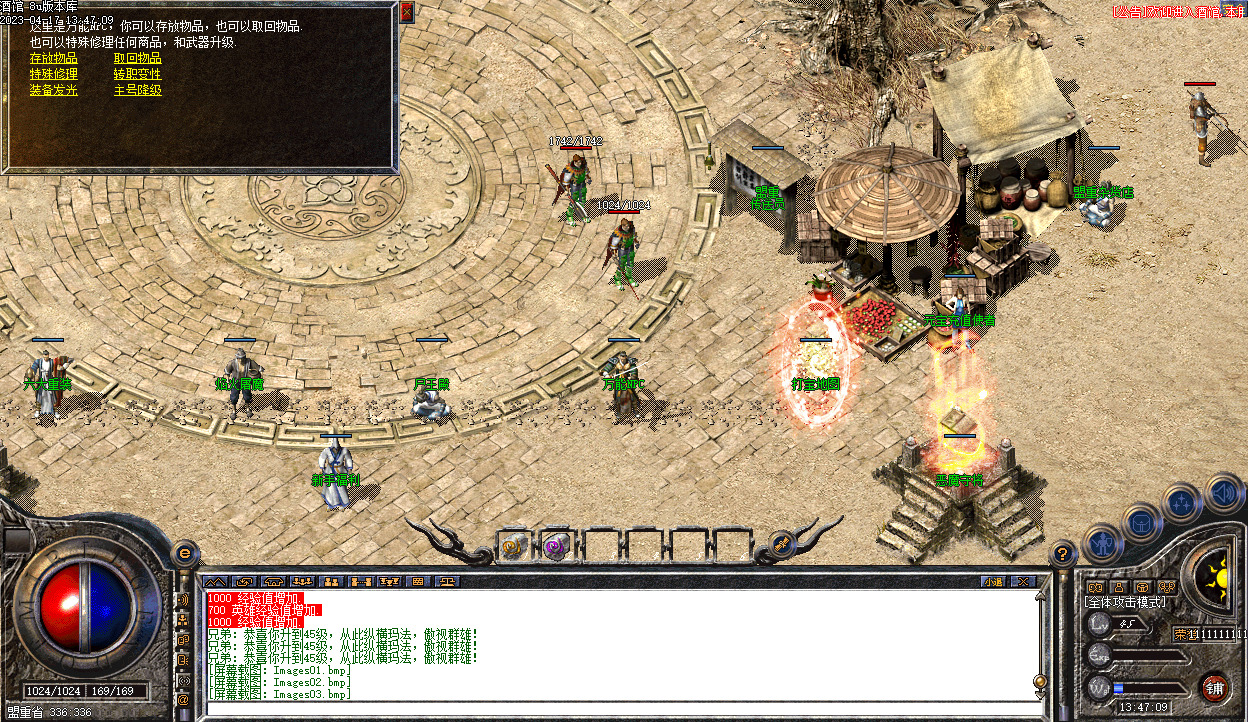Close the NPC dialogue window

[406, 12]
